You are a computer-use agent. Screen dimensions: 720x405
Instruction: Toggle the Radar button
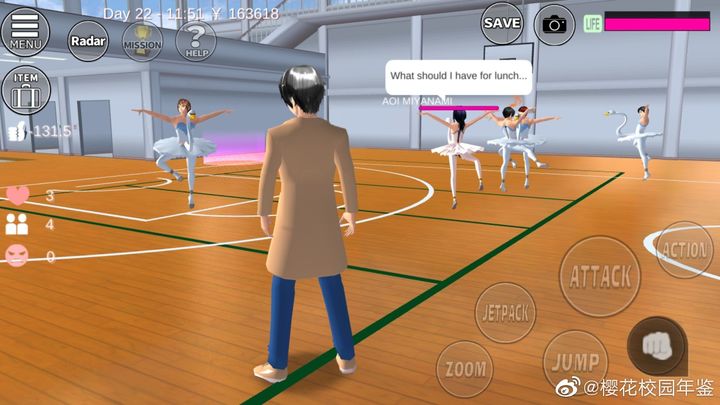(x=88, y=41)
